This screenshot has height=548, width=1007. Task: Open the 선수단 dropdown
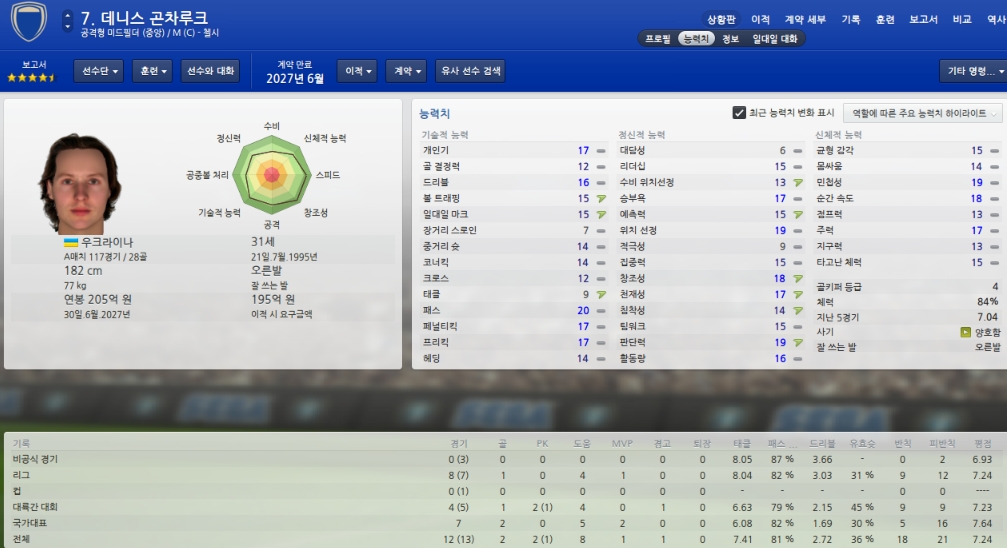pyautogui.click(x=99, y=71)
